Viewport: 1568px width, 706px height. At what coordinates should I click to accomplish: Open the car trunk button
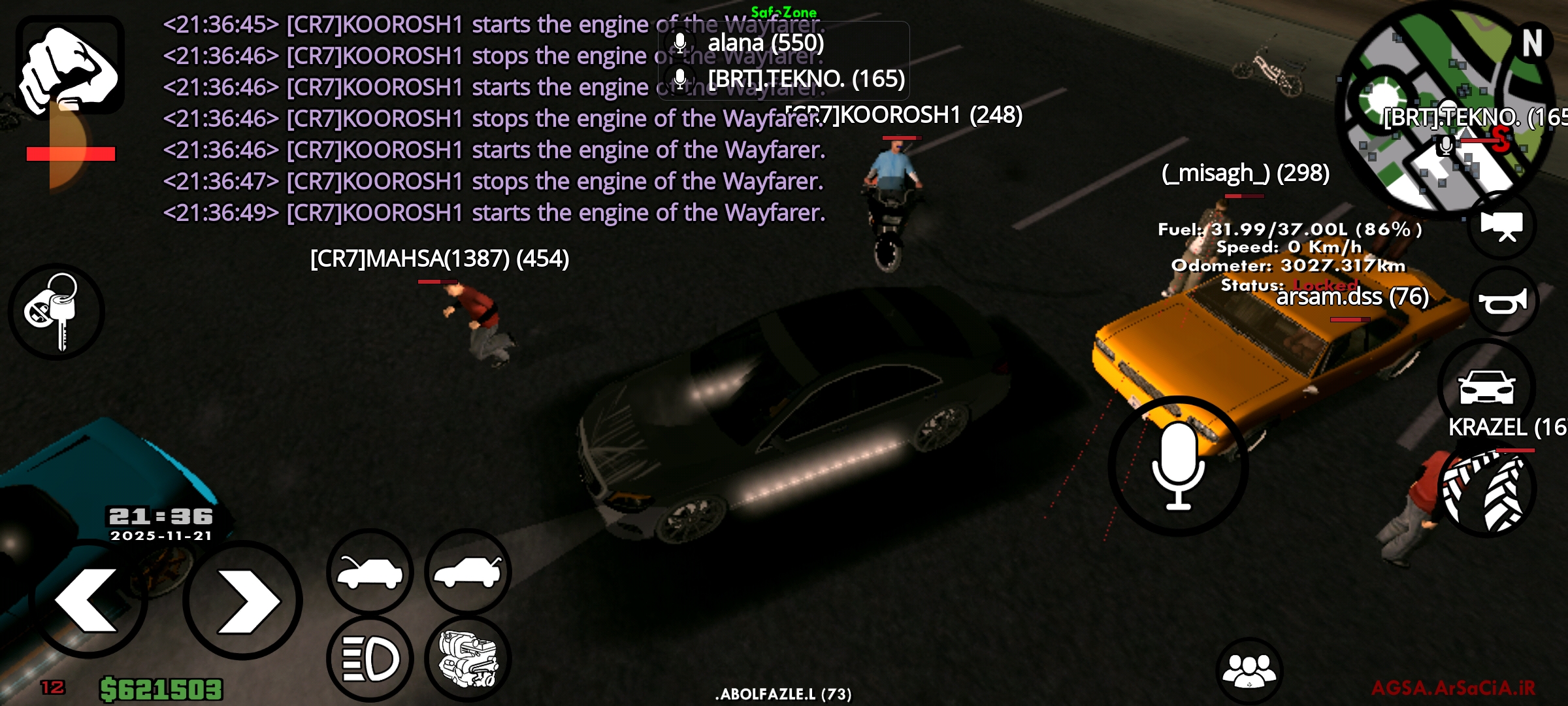click(x=468, y=572)
